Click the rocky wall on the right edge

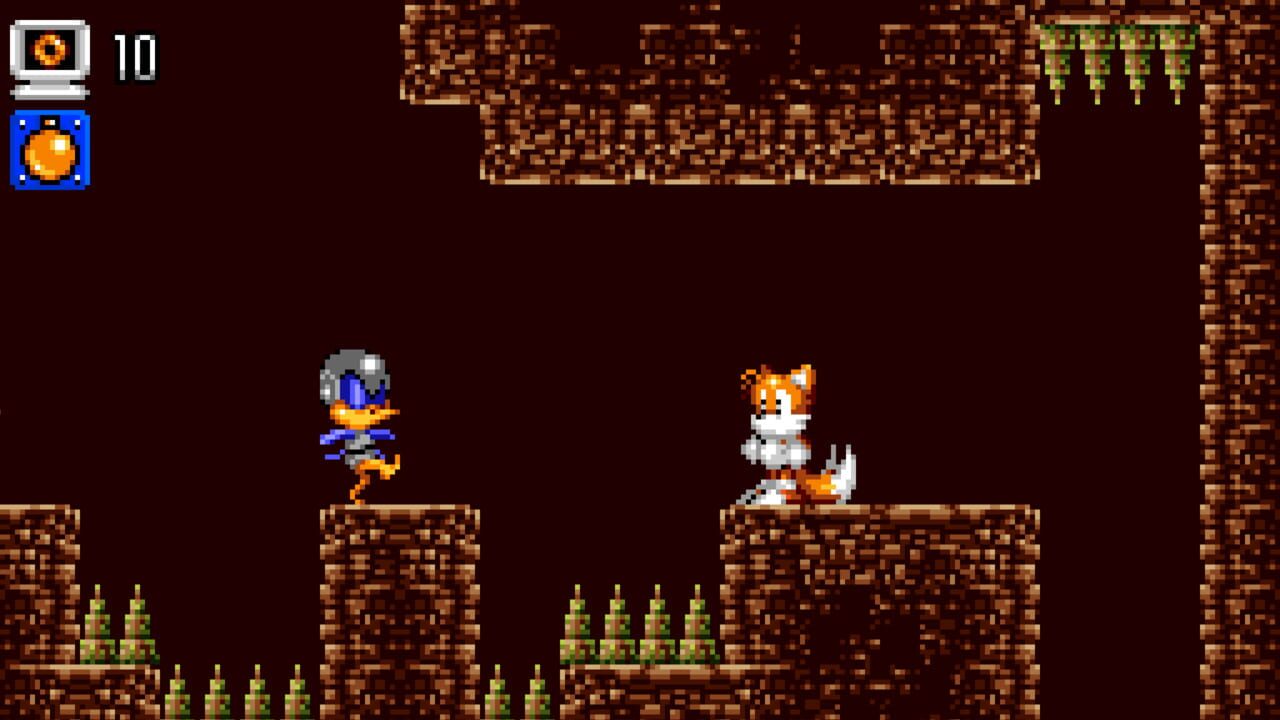1240,350
